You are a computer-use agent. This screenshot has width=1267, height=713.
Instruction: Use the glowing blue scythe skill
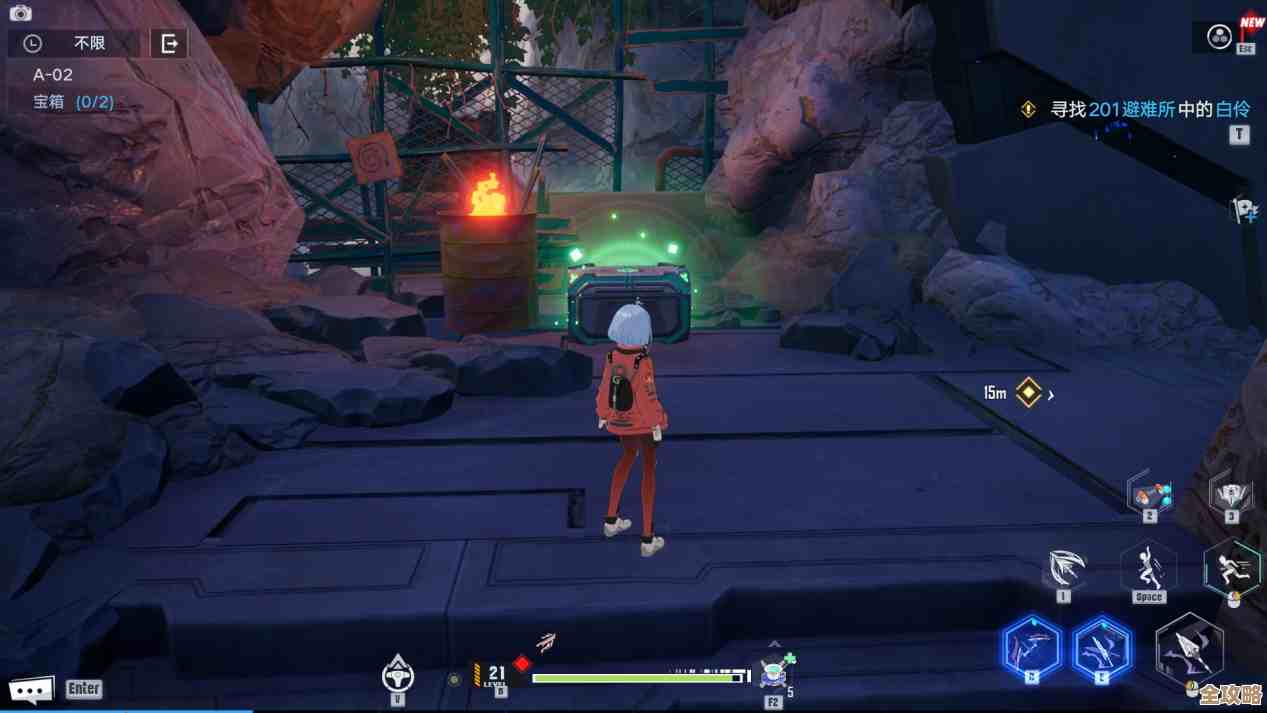1031,649
